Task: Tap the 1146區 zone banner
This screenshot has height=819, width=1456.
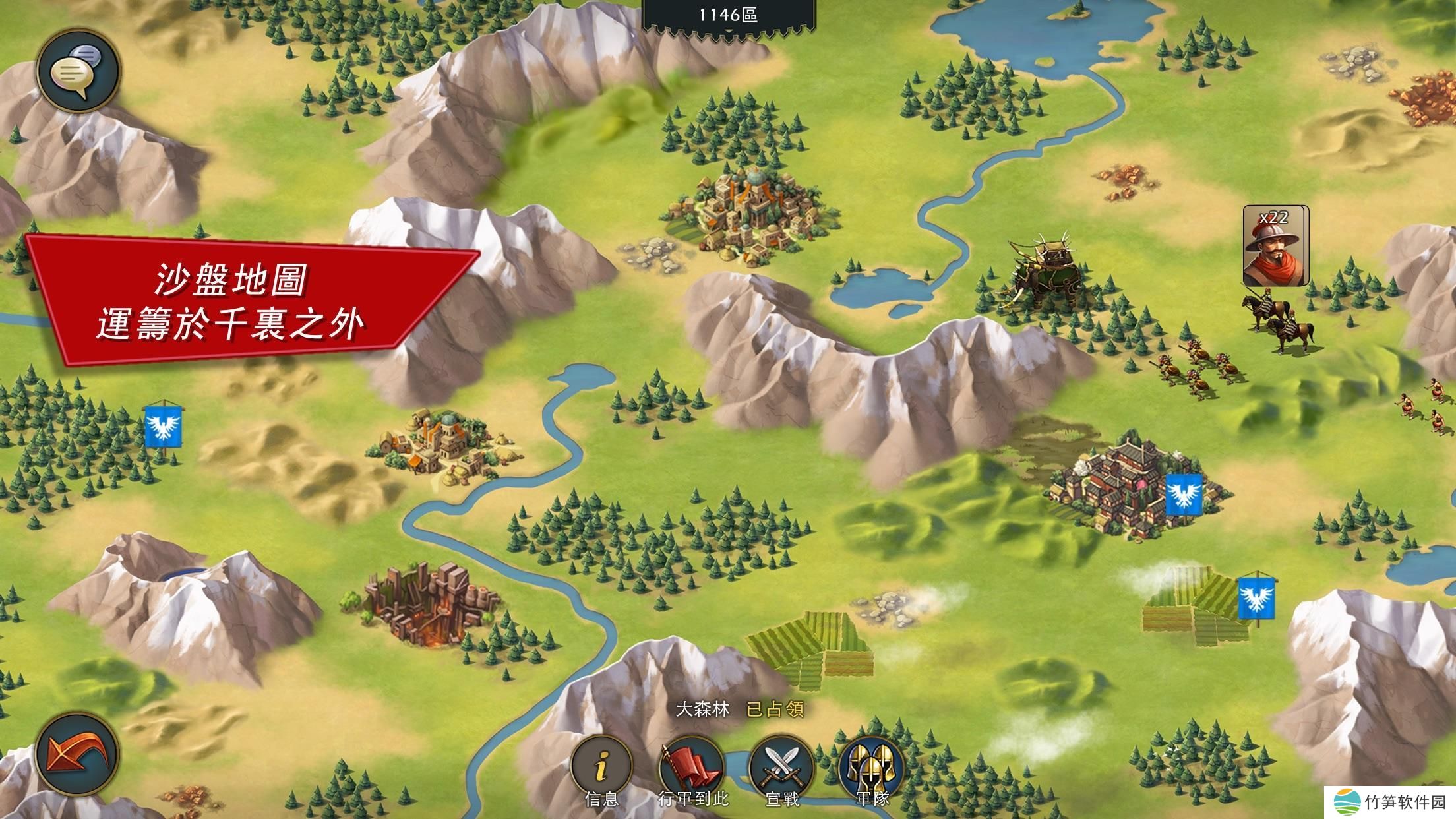Action: click(728, 15)
